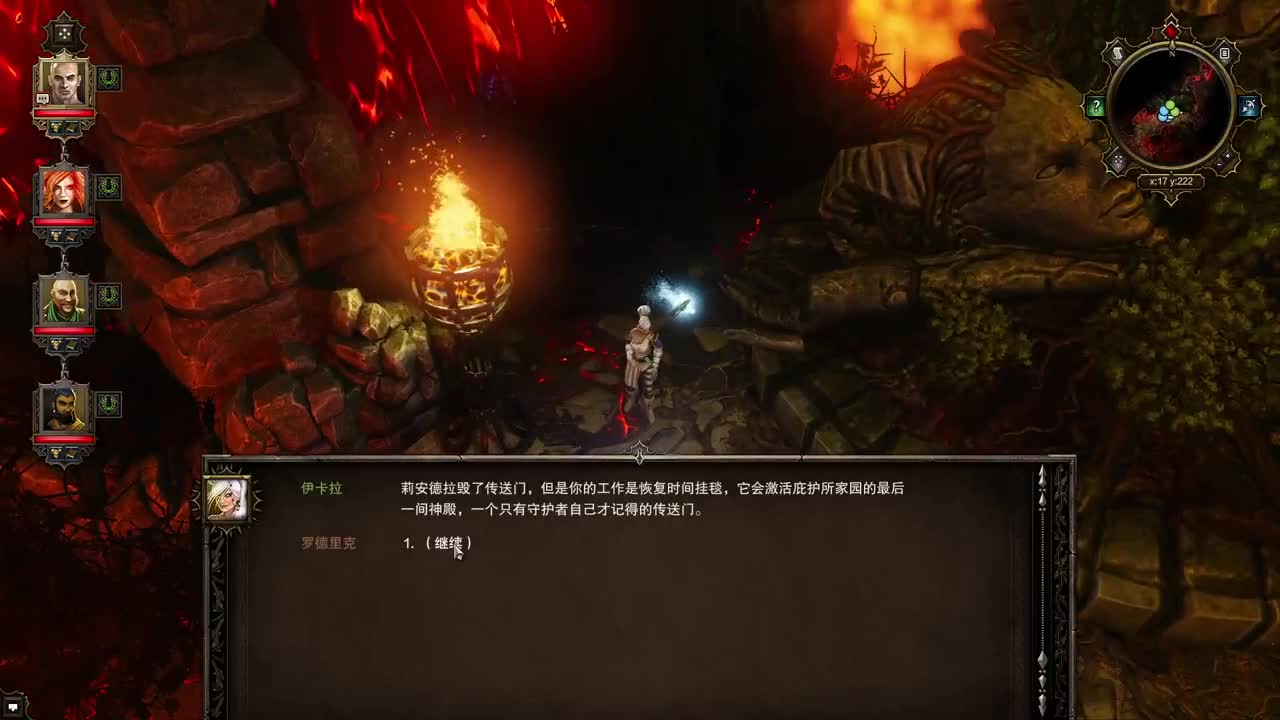The height and width of the screenshot is (720, 1280).
Task: Switch to the red-haired companion's portrait
Action: point(63,192)
